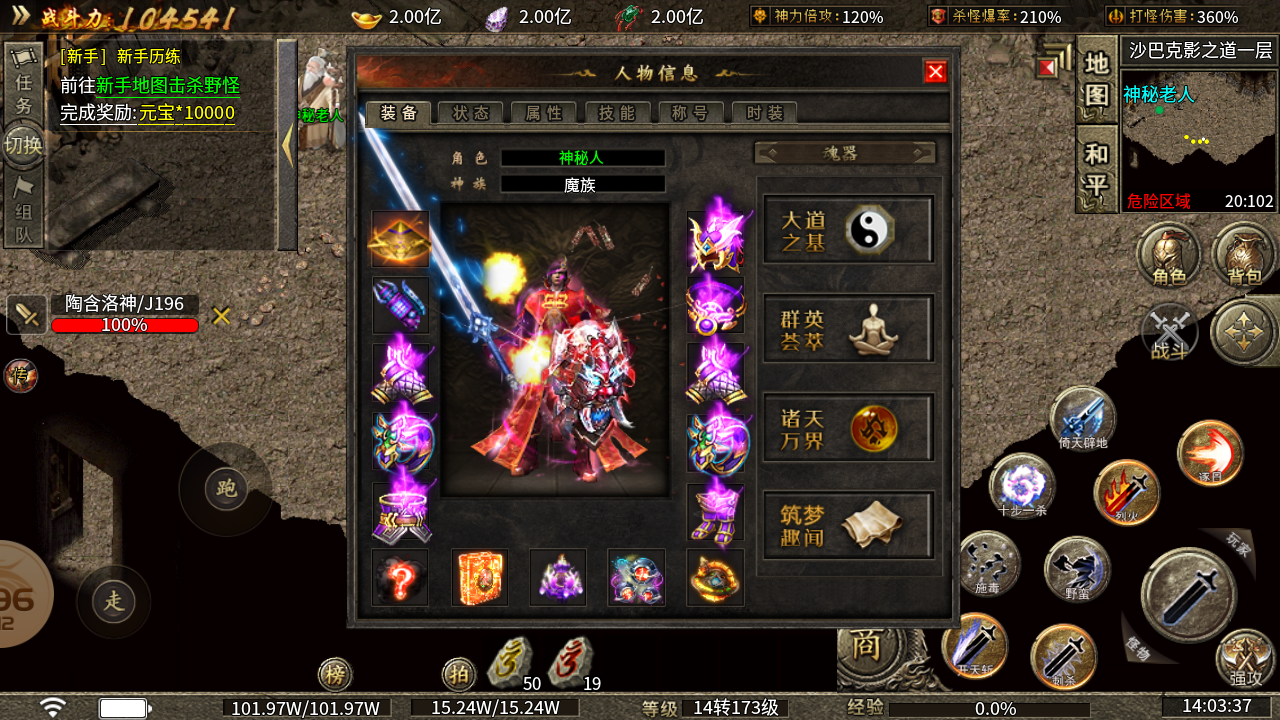The width and height of the screenshot is (1280, 720).
Task: Open the 时装 fashion tab
Action: [764, 113]
